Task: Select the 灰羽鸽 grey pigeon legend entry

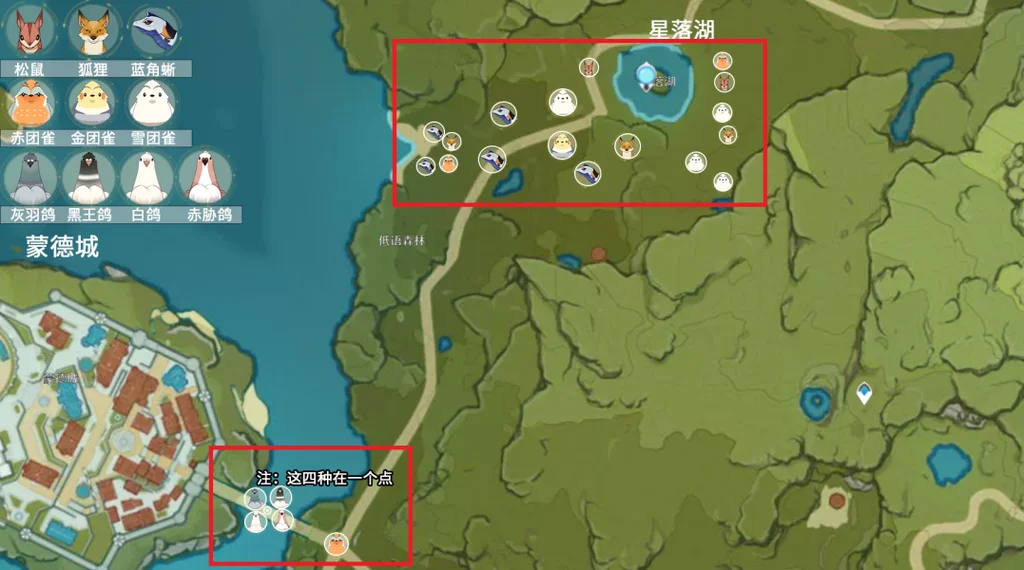Action: click(31, 177)
